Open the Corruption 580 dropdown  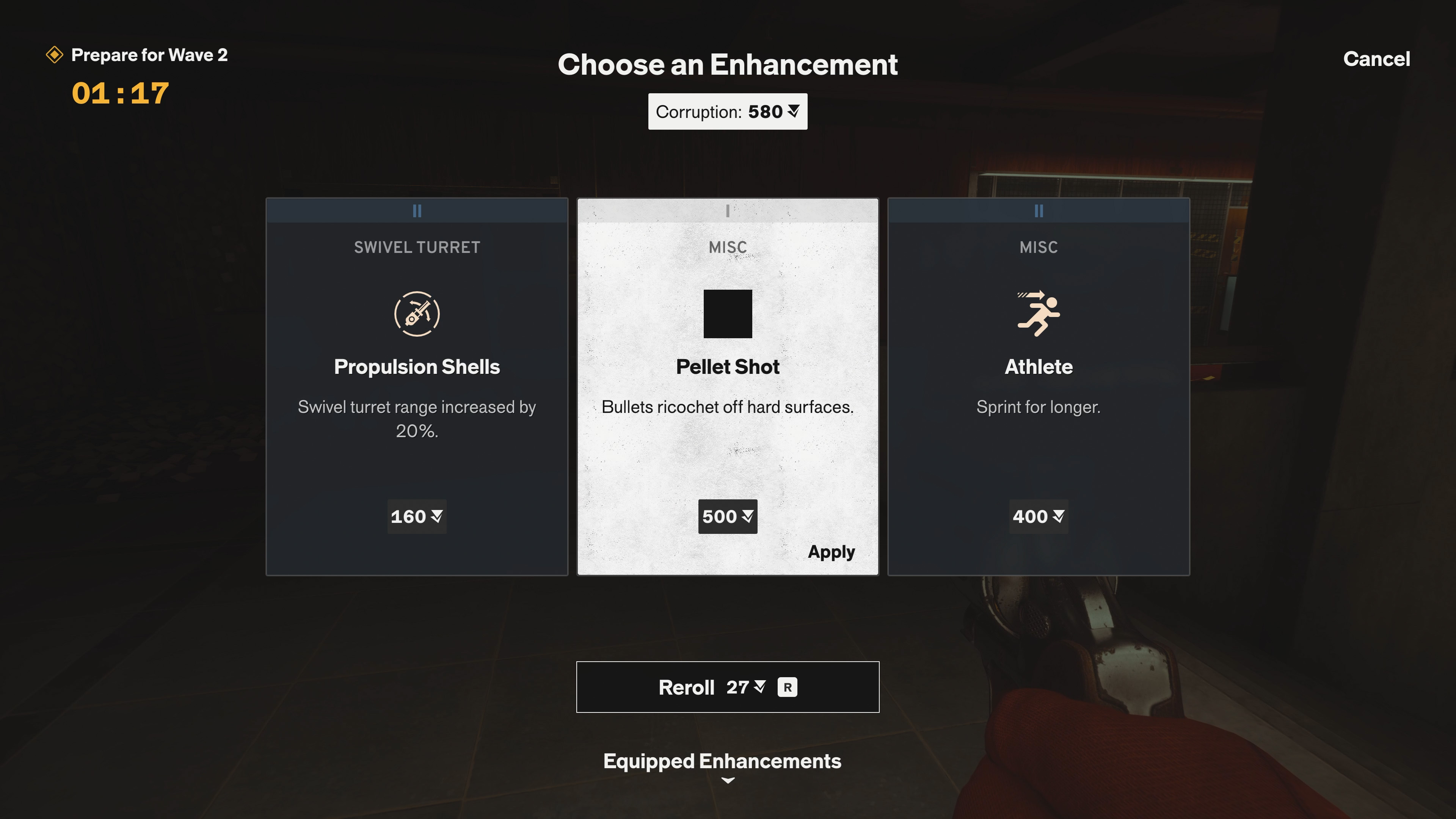point(728,111)
